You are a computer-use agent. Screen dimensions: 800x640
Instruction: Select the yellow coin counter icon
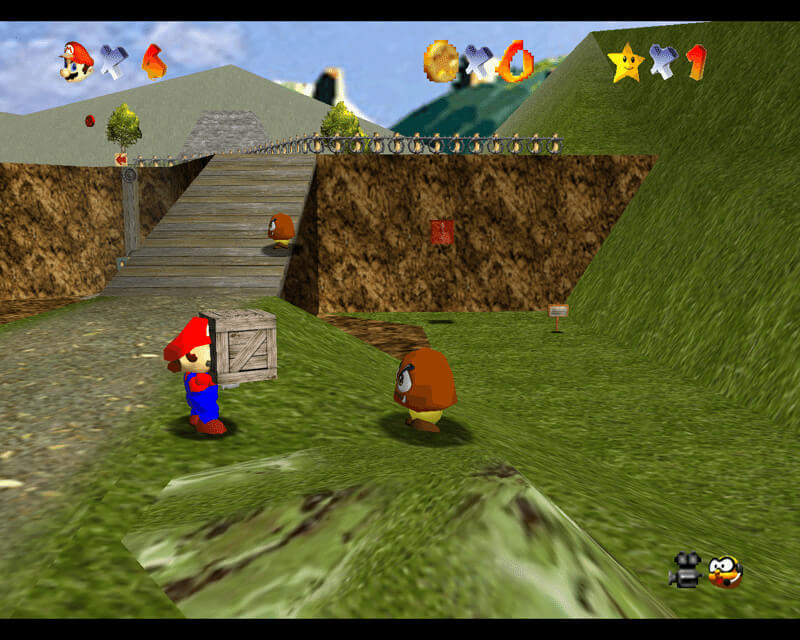coord(440,60)
